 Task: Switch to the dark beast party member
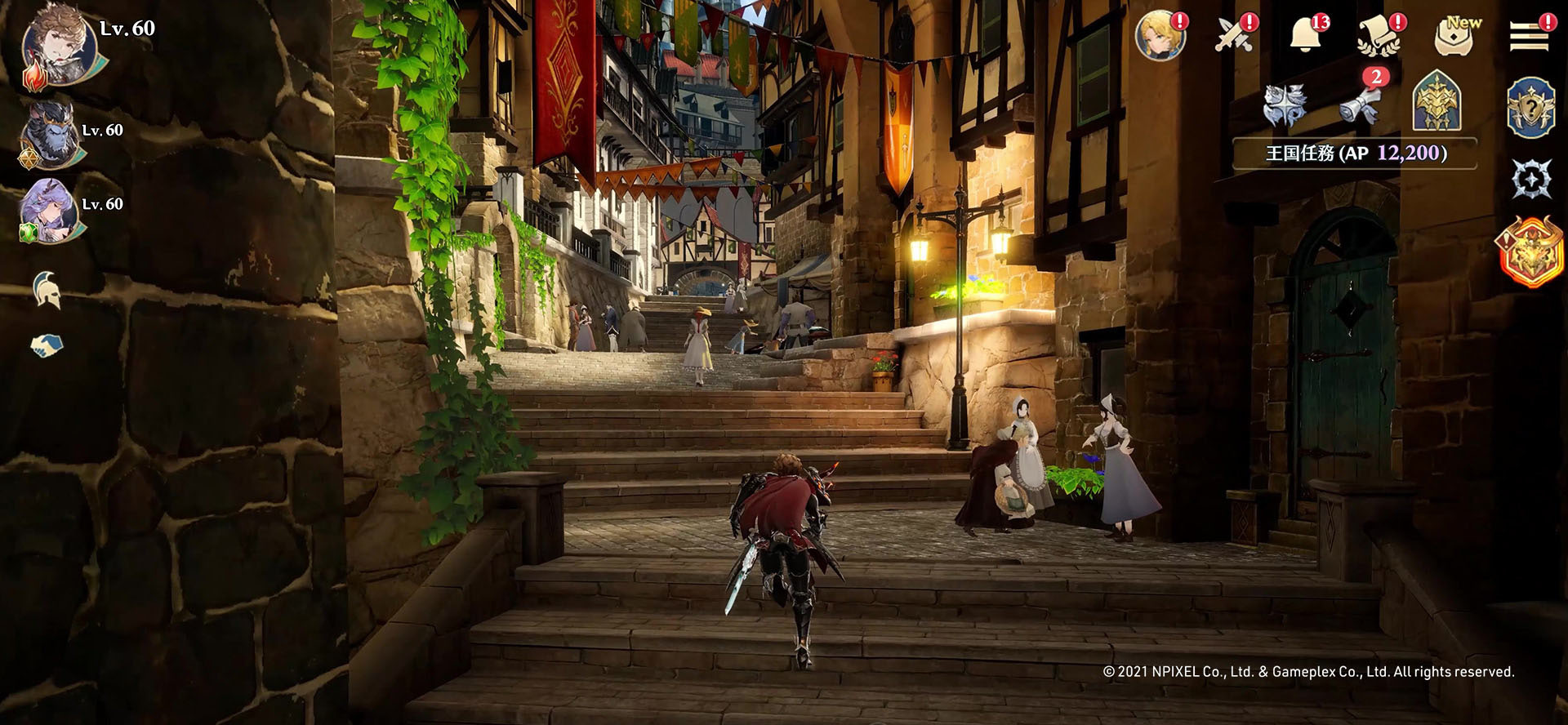(51, 133)
